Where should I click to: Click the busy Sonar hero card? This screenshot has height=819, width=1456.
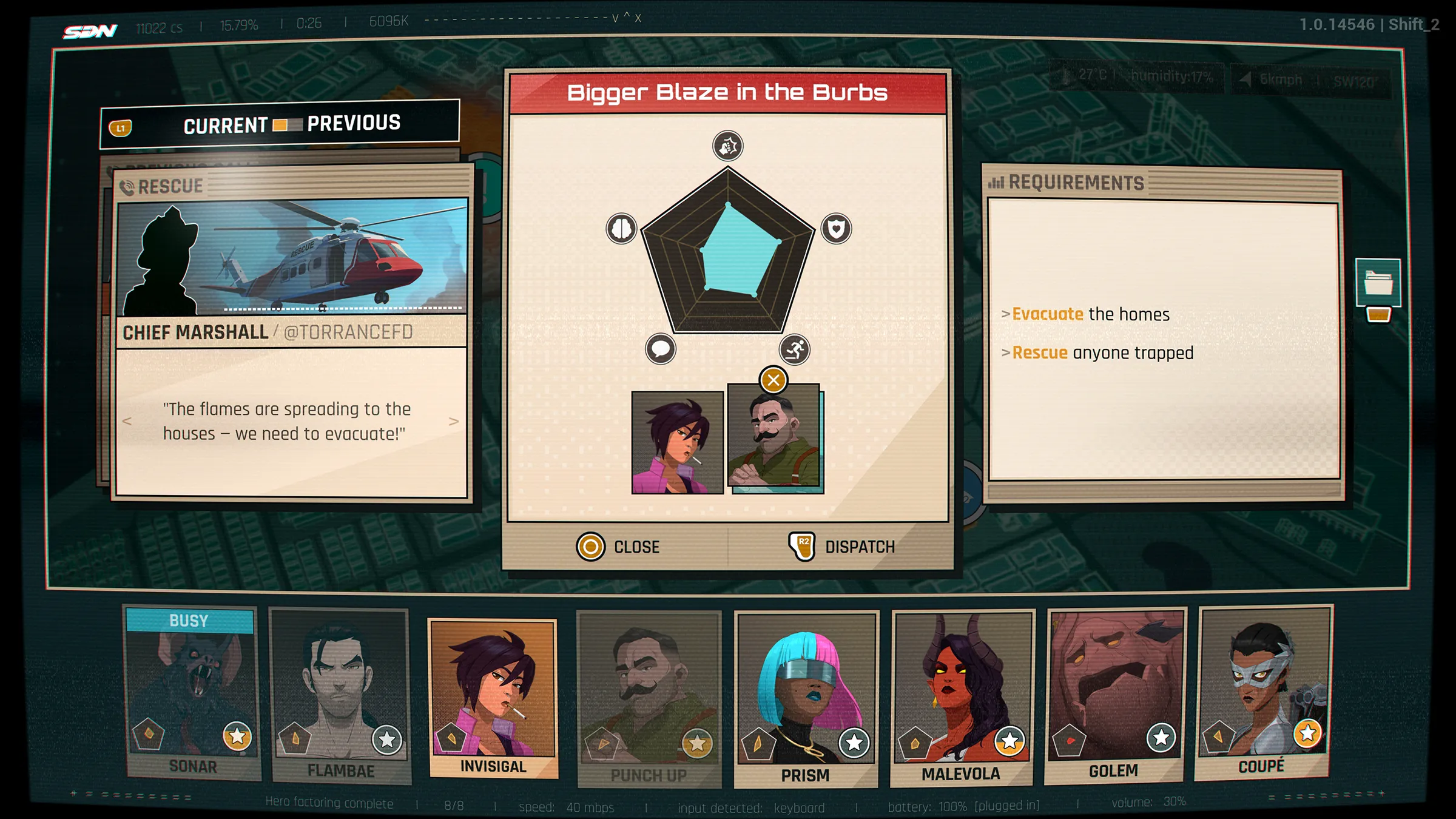click(192, 692)
